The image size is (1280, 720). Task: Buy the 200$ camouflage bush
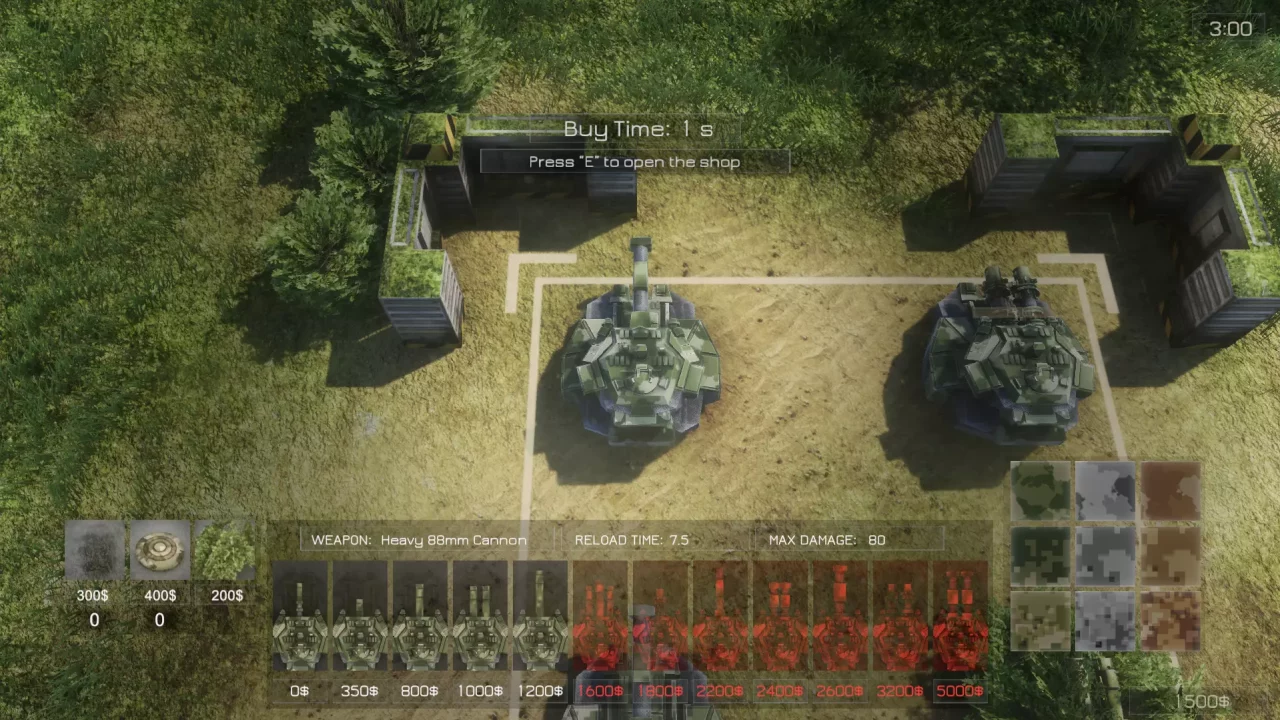pos(226,548)
